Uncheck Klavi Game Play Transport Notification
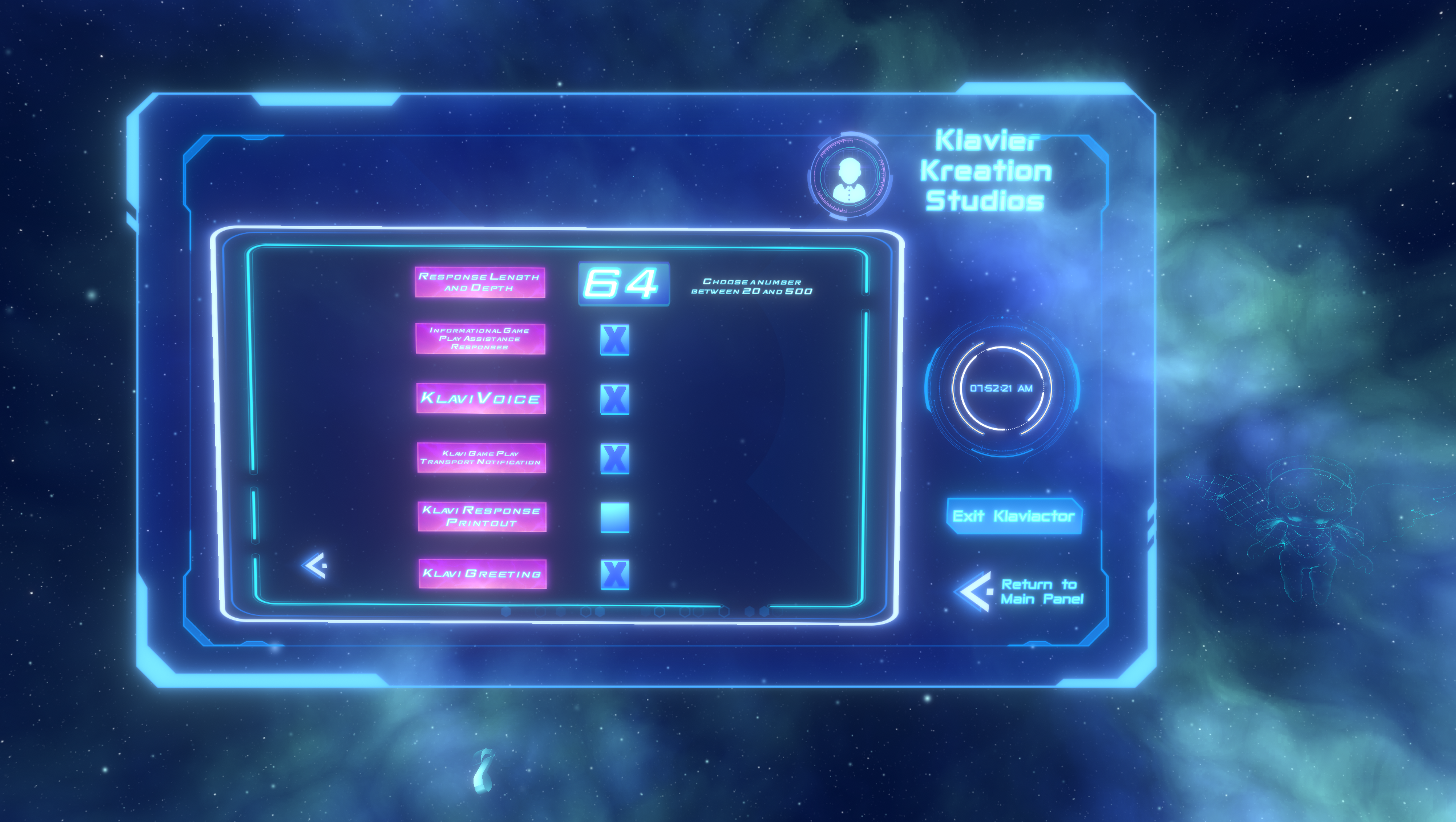 point(615,458)
